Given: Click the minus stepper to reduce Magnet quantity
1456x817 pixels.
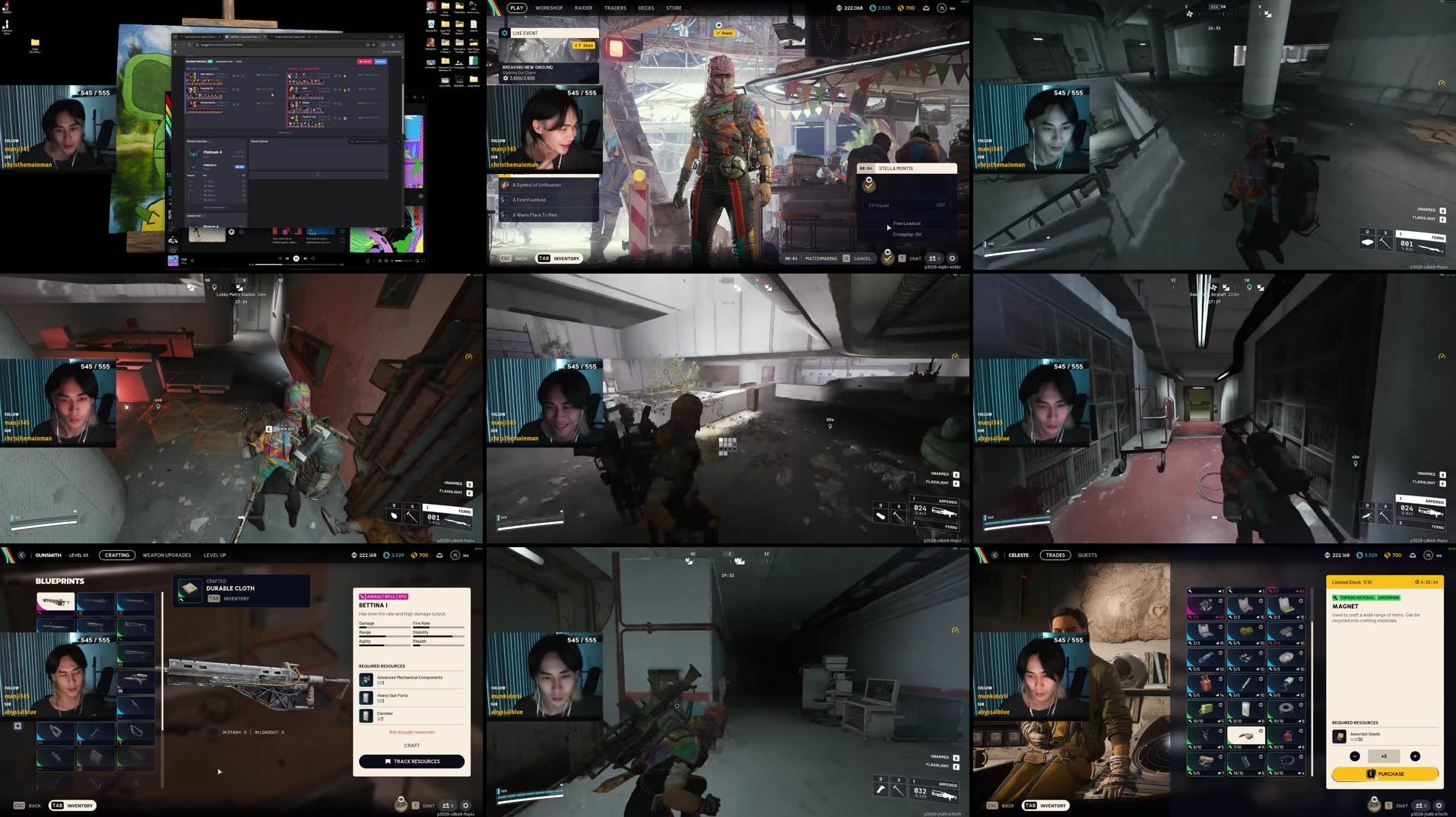Looking at the screenshot, I should pos(1355,756).
